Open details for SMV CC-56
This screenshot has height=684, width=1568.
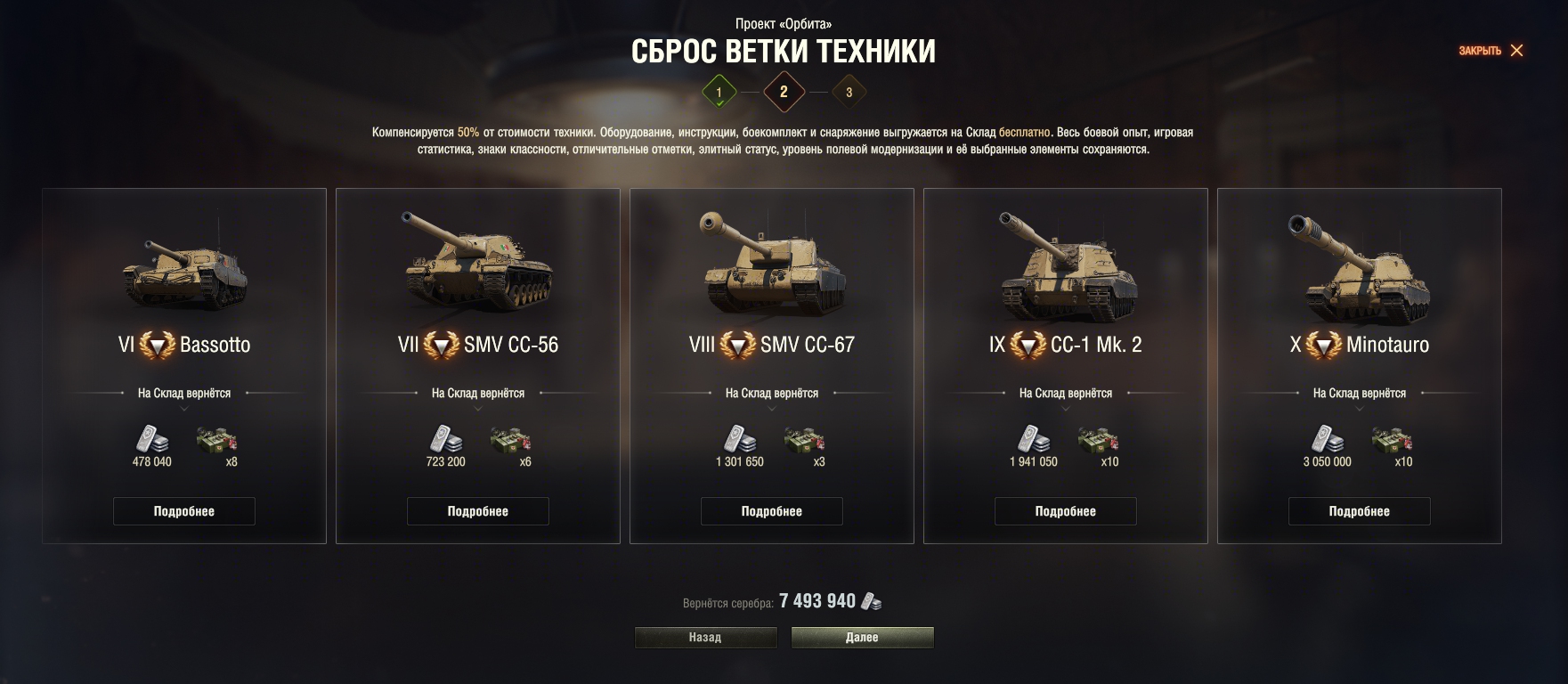click(478, 511)
